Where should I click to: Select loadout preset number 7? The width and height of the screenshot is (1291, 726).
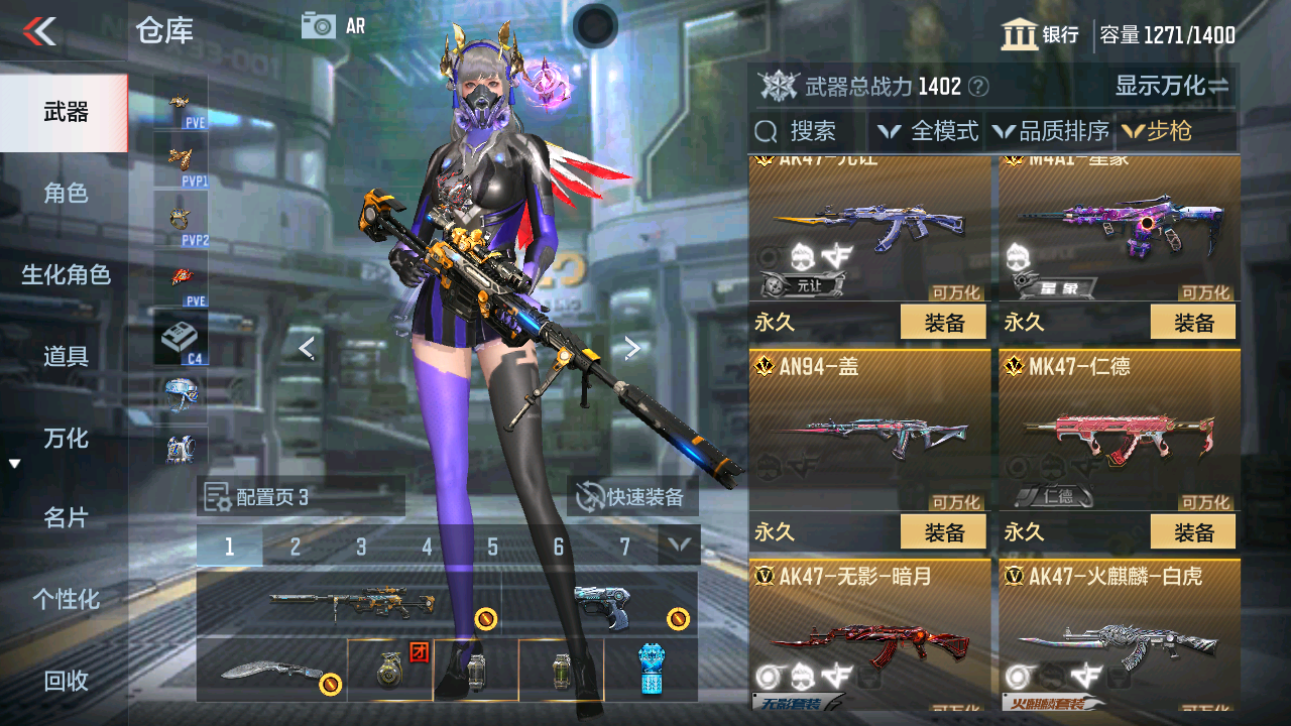624,546
